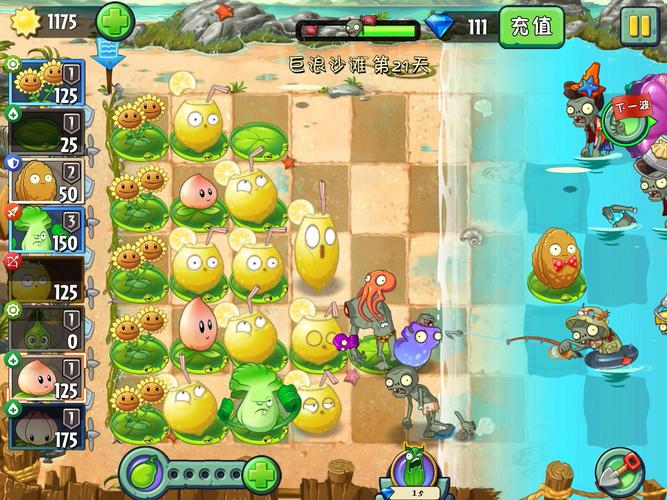Open the 充值 recharge shop
The height and width of the screenshot is (500, 667).
pyautogui.click(x=529, y=25)
